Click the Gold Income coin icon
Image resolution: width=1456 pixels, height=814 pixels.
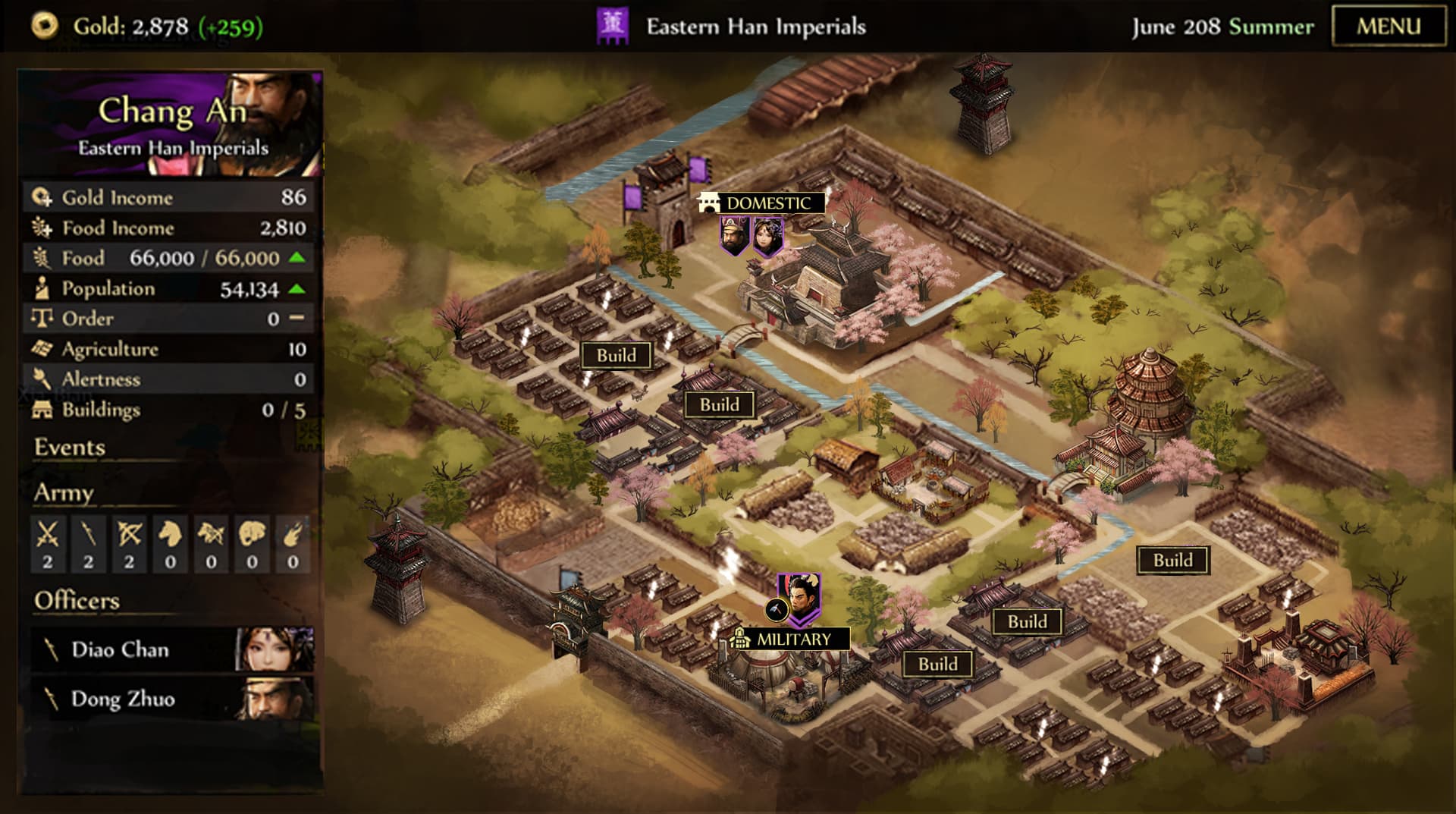coord(42,197)
